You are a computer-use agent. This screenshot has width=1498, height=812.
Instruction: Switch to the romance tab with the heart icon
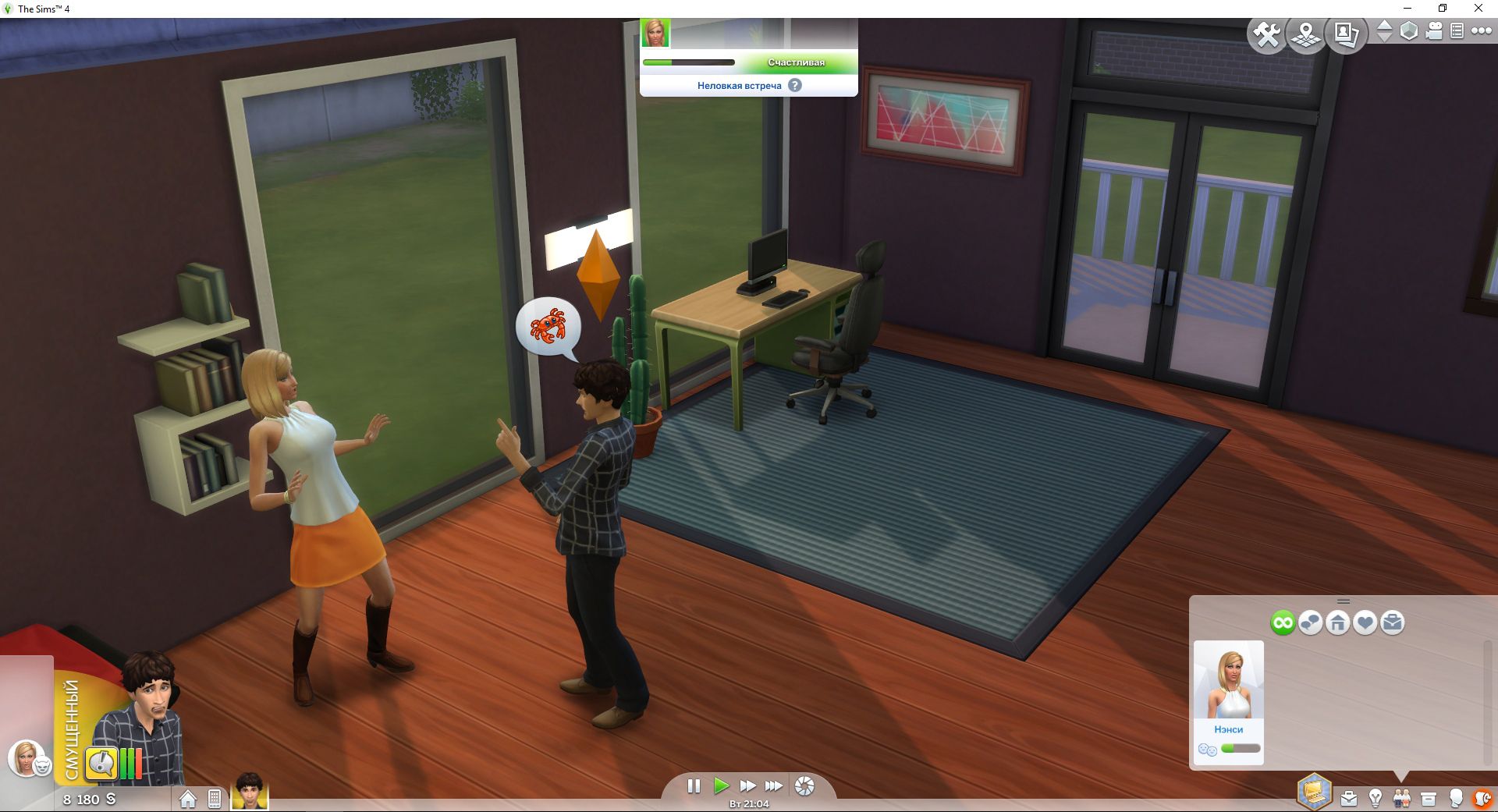(1365, 622)
